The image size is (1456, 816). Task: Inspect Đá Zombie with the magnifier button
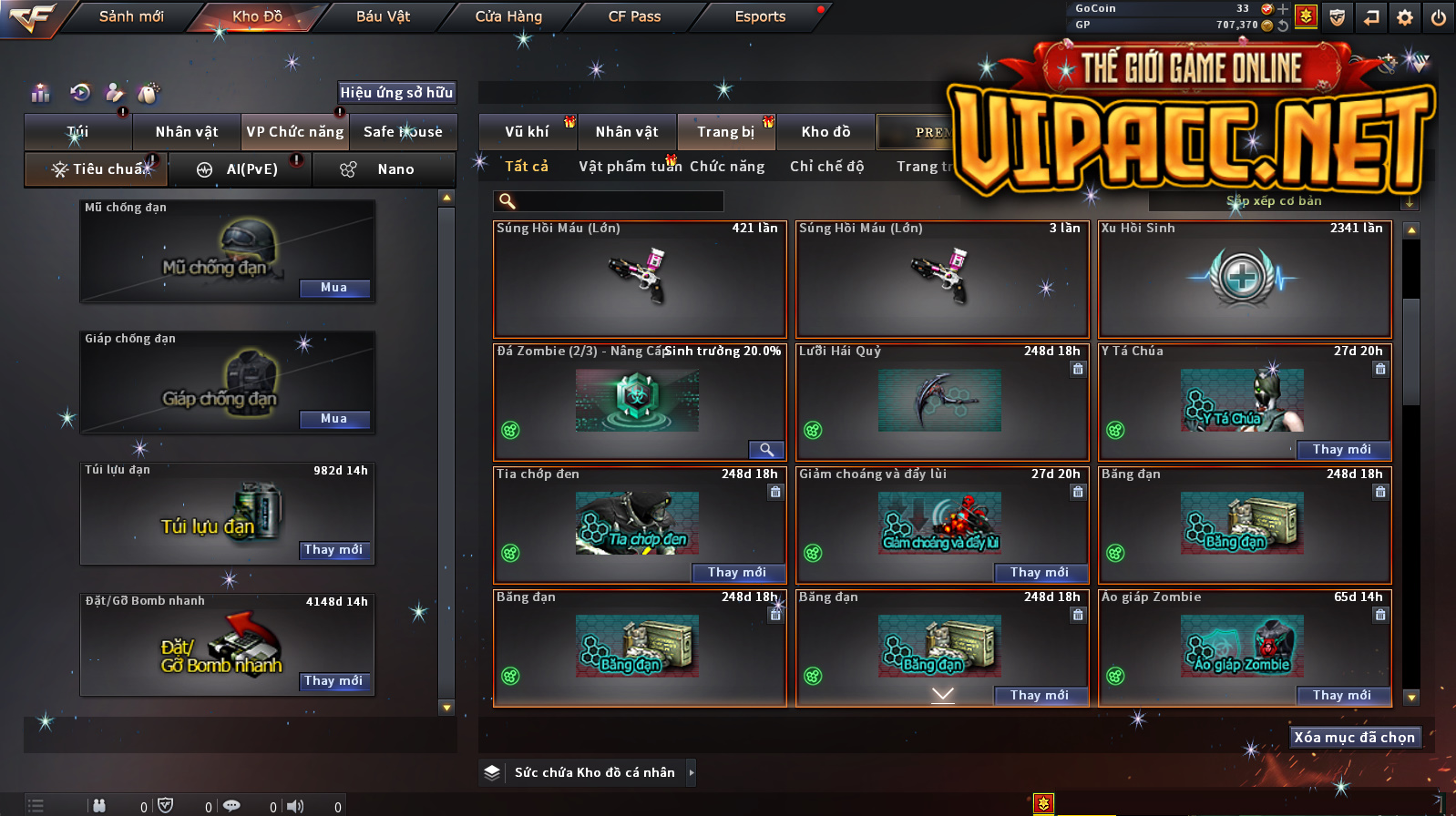click(x=766, y=450)
